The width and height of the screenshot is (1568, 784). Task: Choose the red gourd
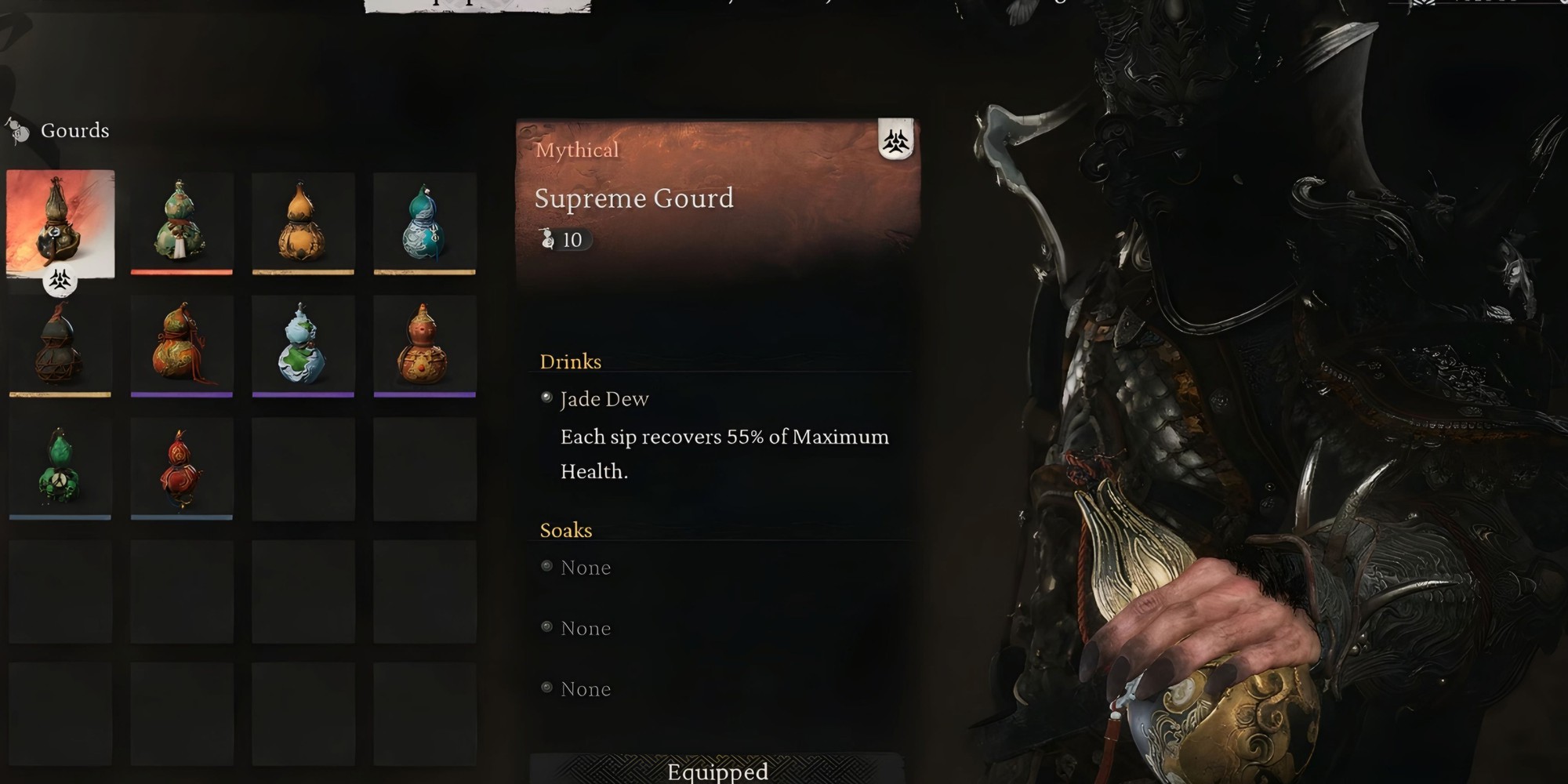click(181, 467)
